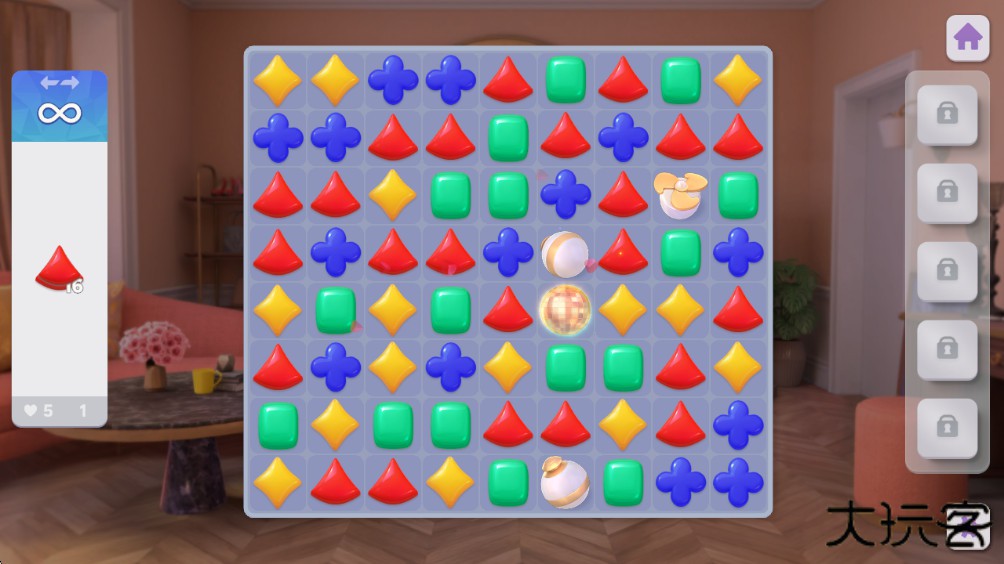1004x564 pixels.
Task: Activate the glowing disco ball tile
Action: point(565,310)
